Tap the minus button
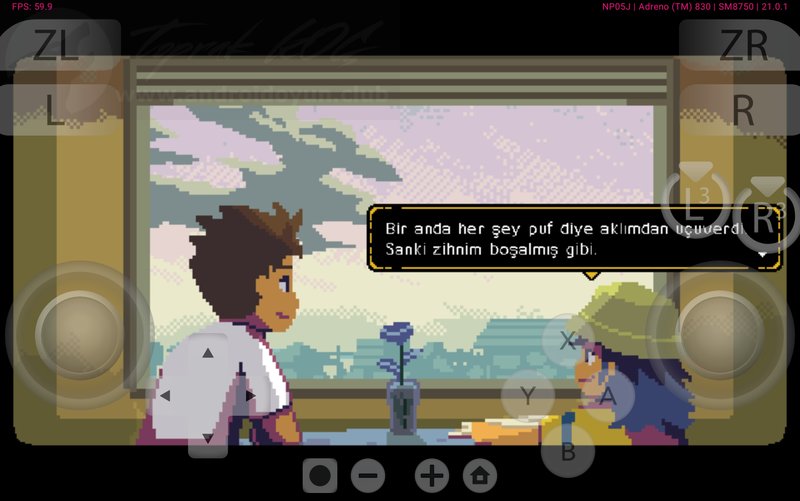Viewport: 800px width, 501px height. point(368,476)
